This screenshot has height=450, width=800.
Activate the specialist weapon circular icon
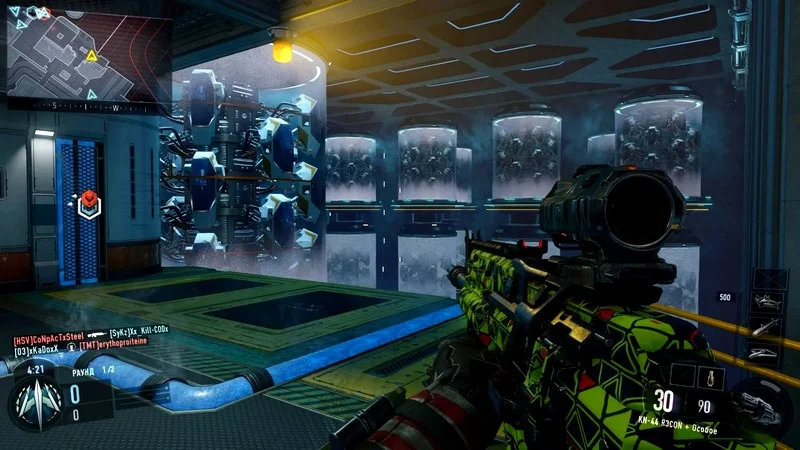[758, 403]
